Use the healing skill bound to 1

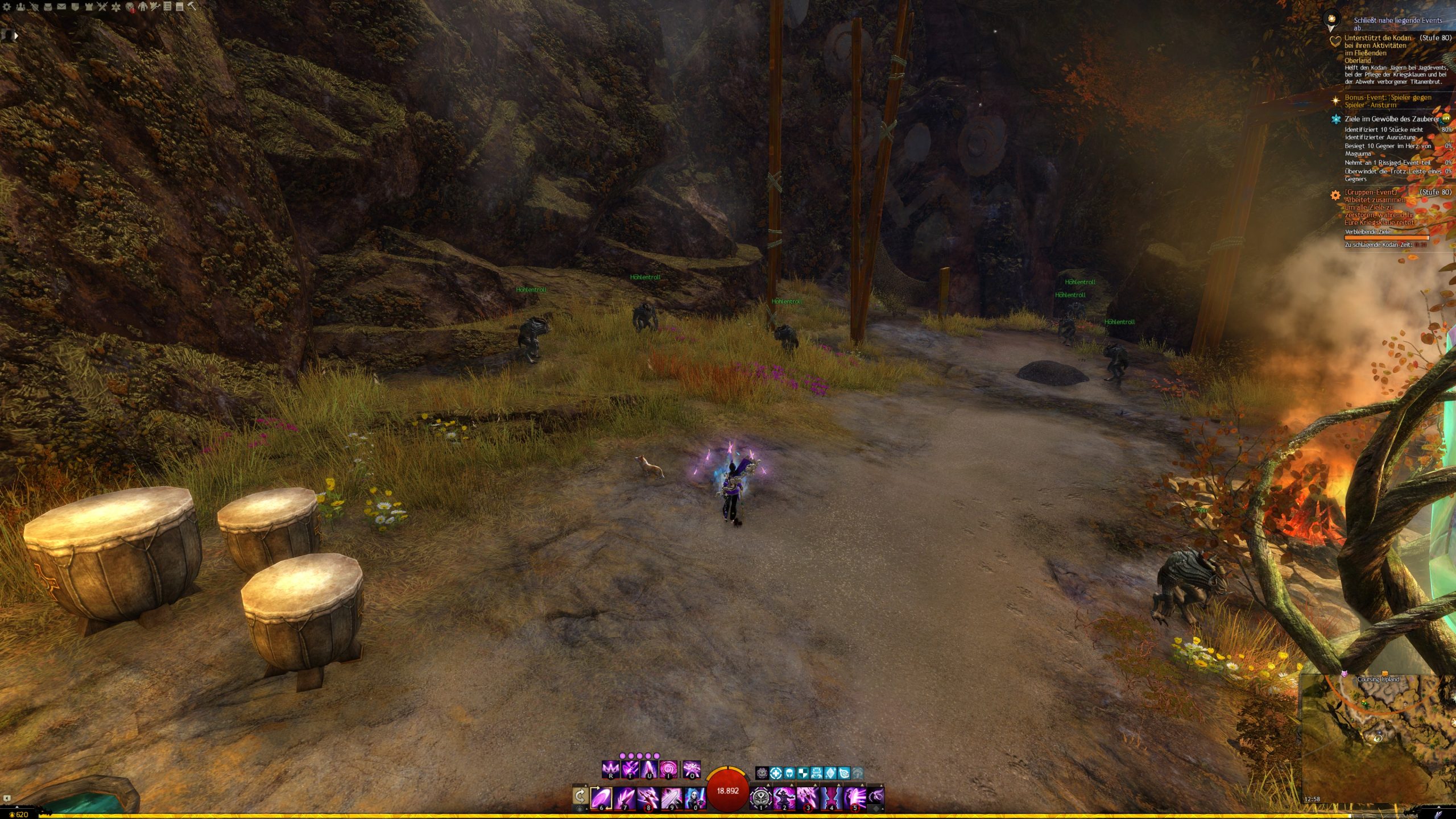760,797
